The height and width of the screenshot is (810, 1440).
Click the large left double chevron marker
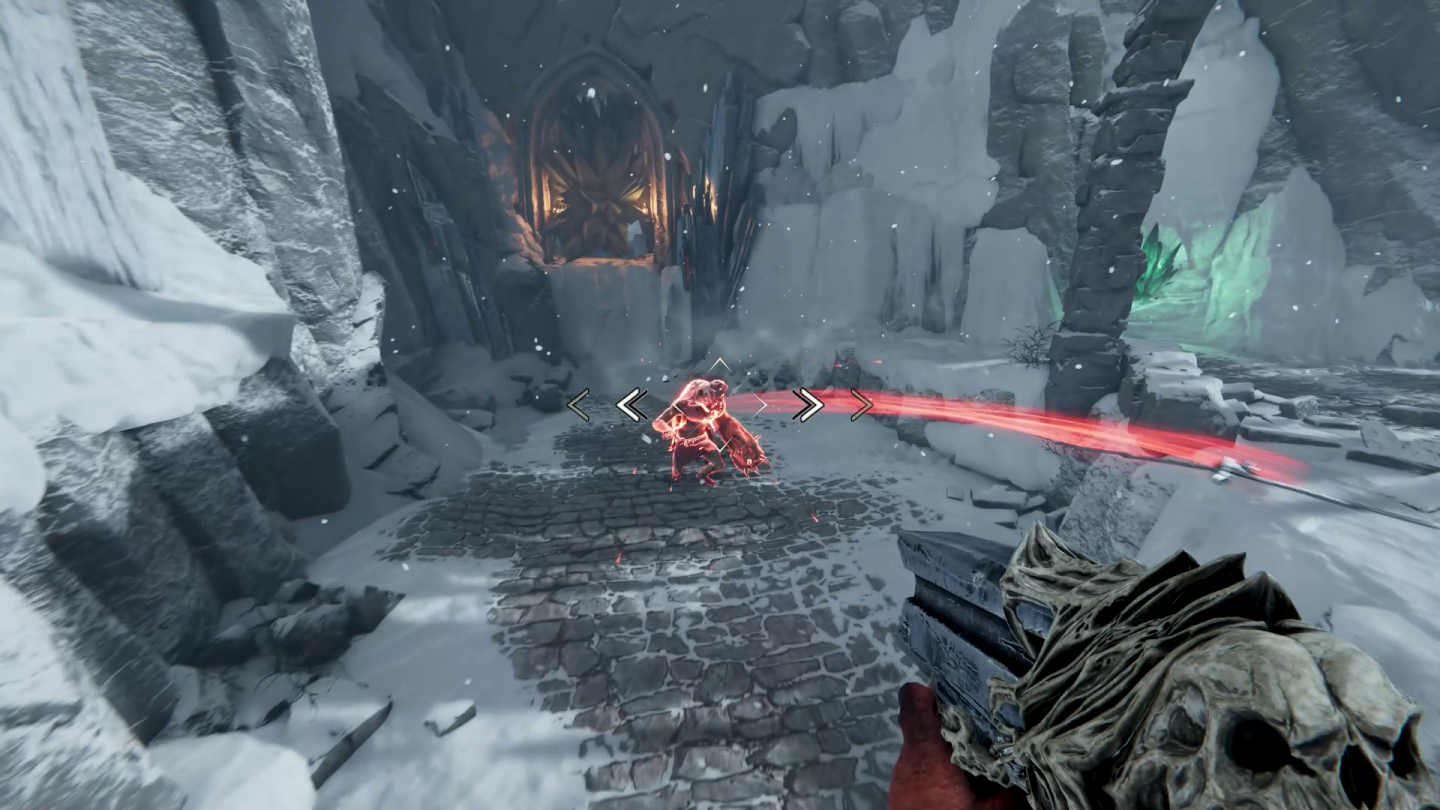tap(630, 405)
